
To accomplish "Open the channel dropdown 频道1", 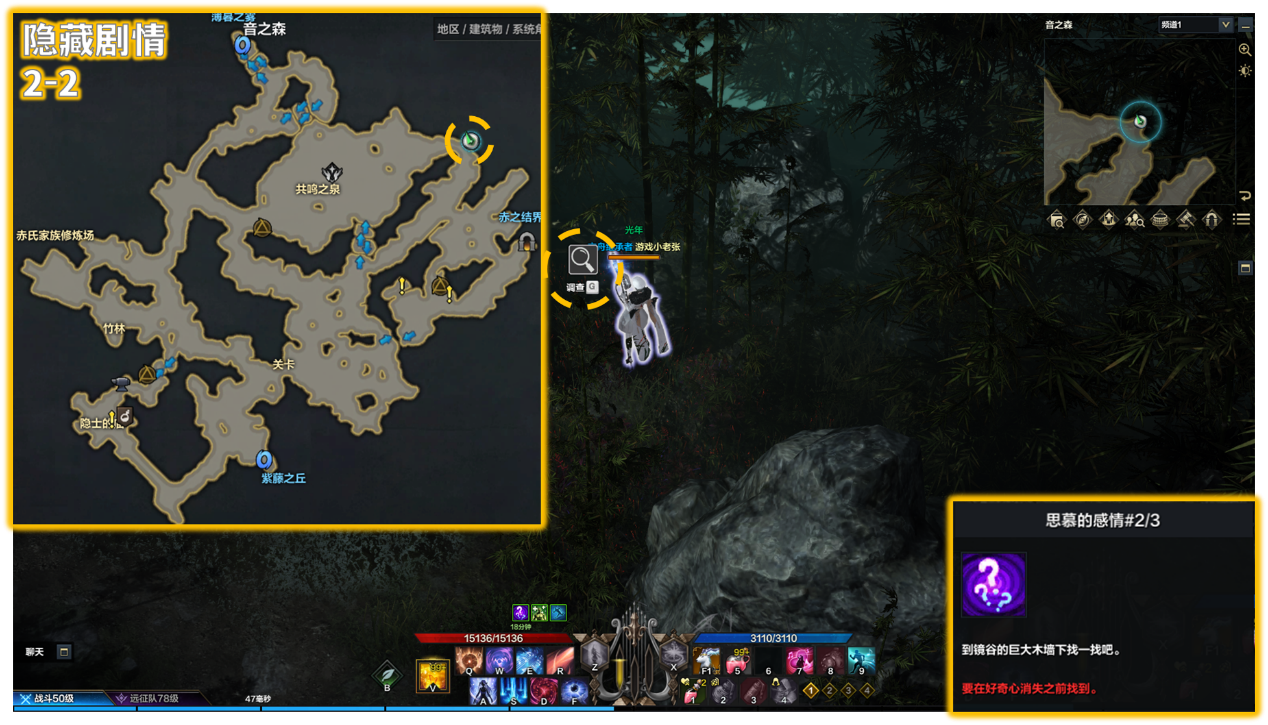I will [x=1195, y=24].
